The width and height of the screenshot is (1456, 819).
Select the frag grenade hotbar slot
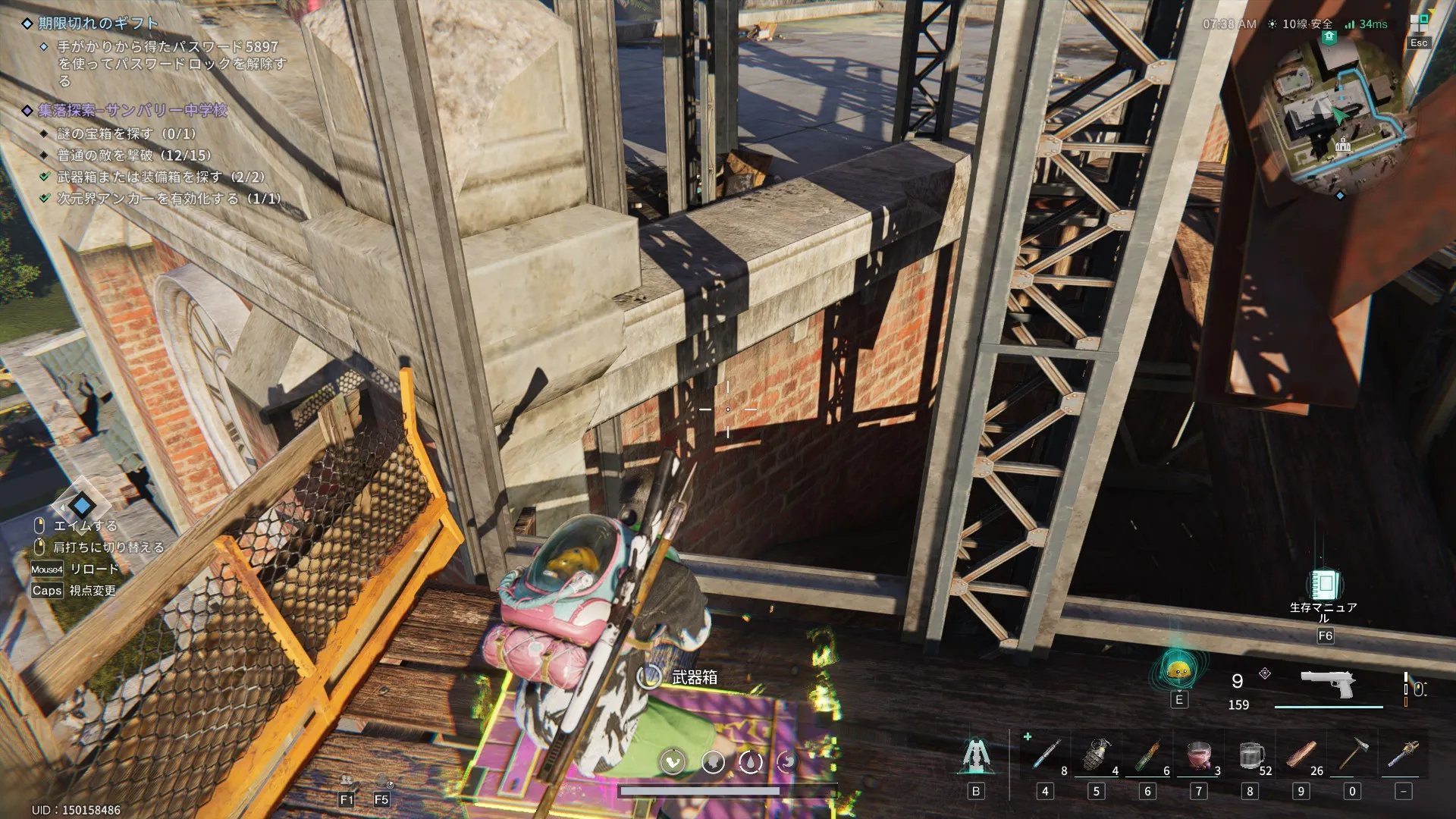[x=1096, y=755]
